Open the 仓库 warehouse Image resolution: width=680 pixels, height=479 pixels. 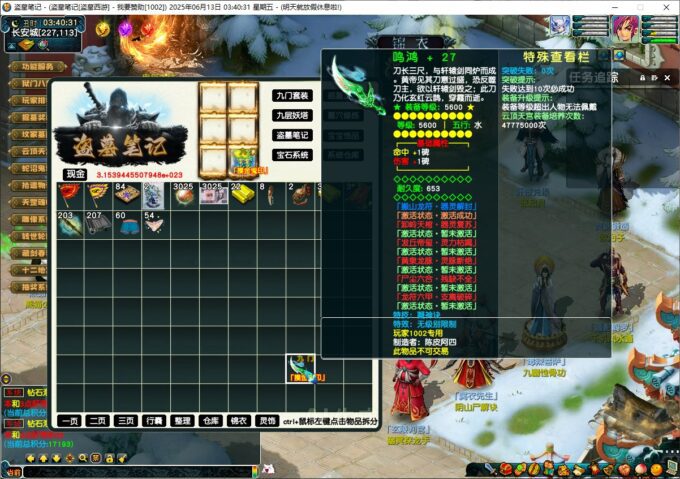click(210, 421)
